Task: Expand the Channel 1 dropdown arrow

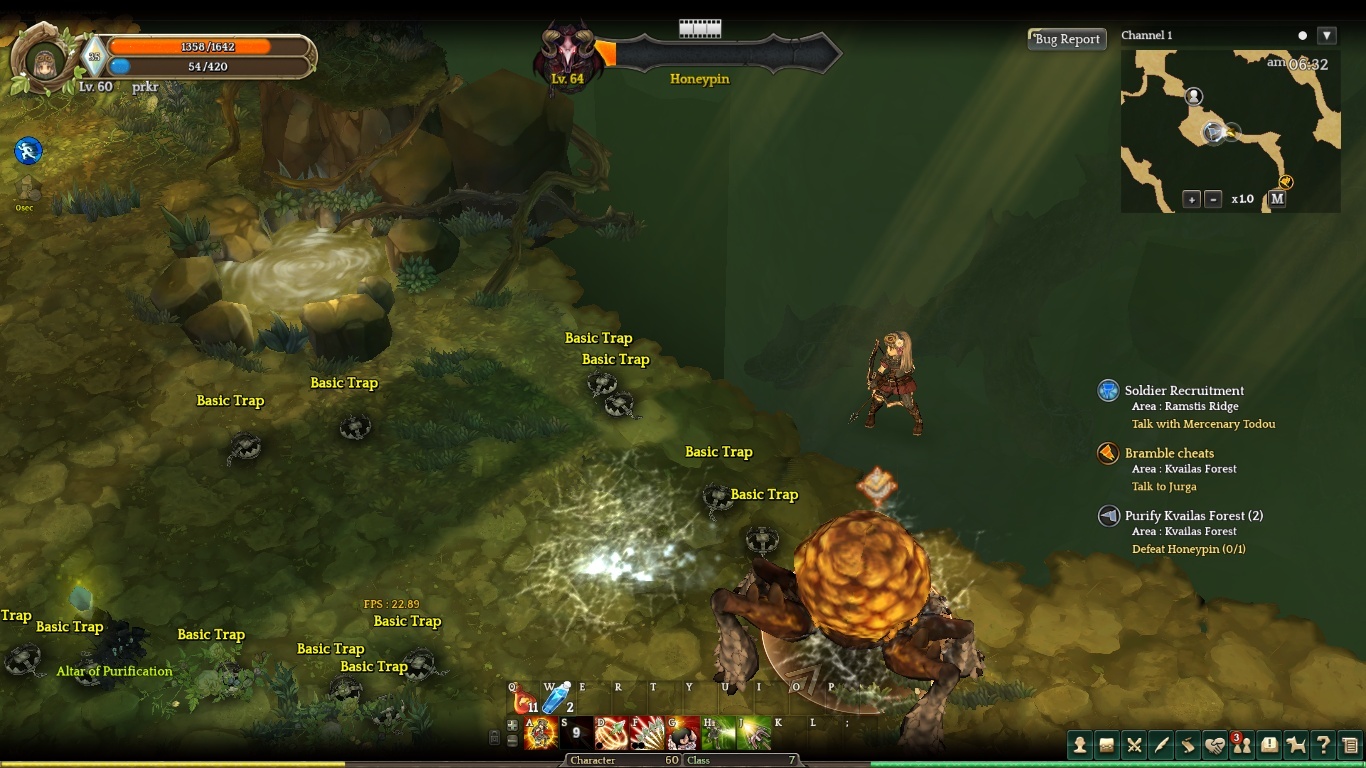Action: click(x=1327, y=36)
